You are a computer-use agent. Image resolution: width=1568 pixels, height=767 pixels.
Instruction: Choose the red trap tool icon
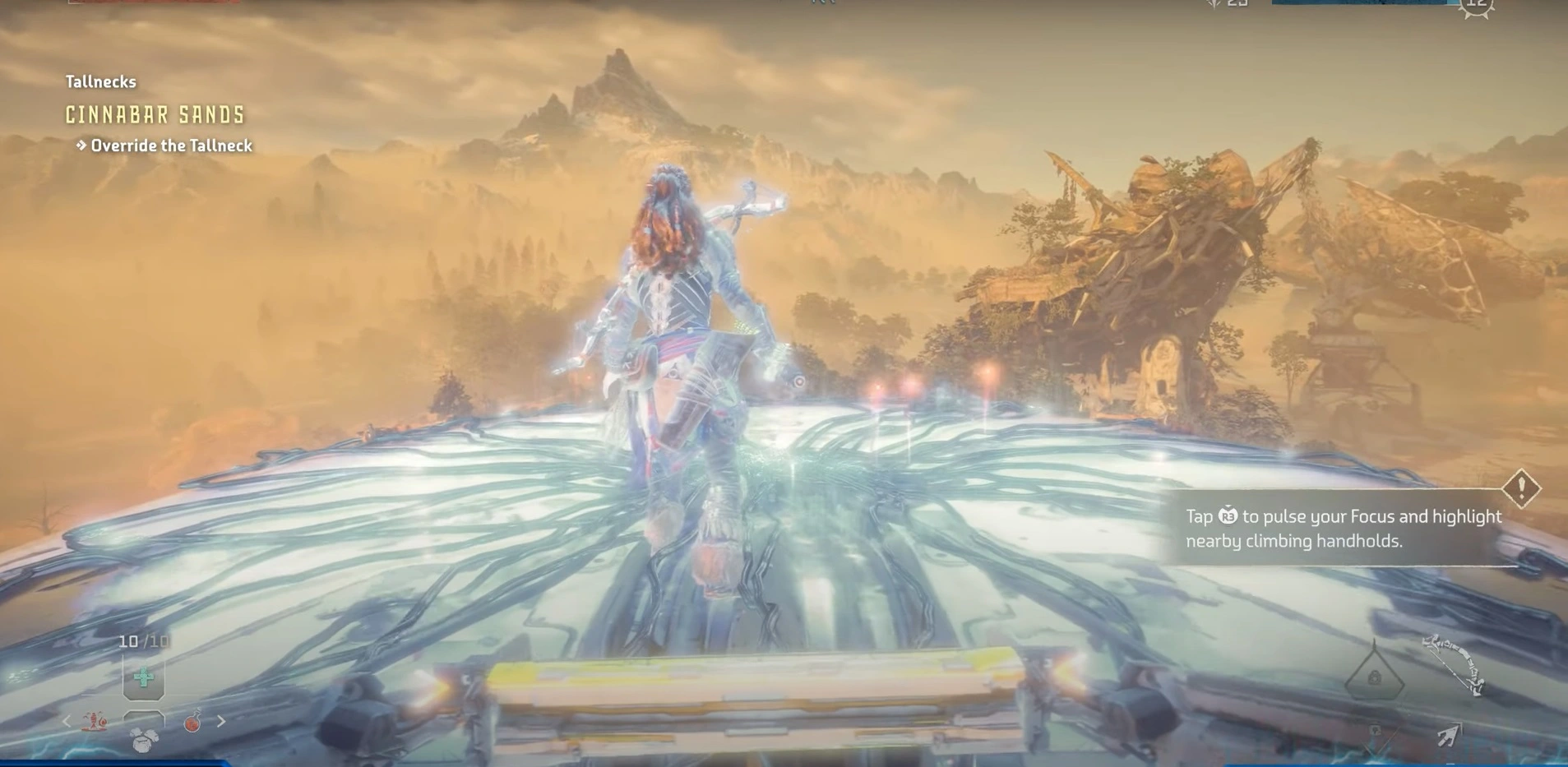[95, 722]
